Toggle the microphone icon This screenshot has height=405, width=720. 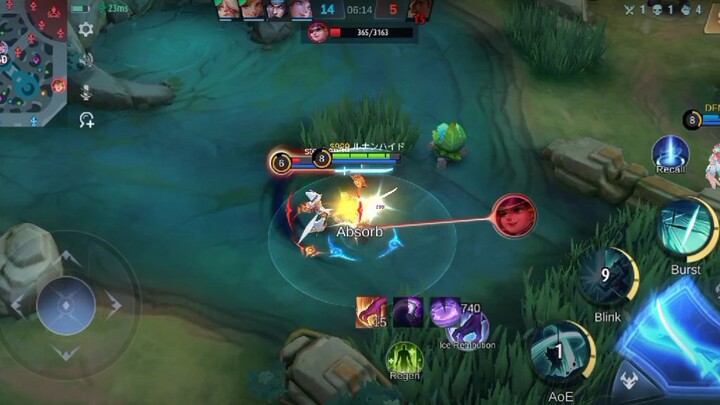pyautogui.click(x=87, y=91)
